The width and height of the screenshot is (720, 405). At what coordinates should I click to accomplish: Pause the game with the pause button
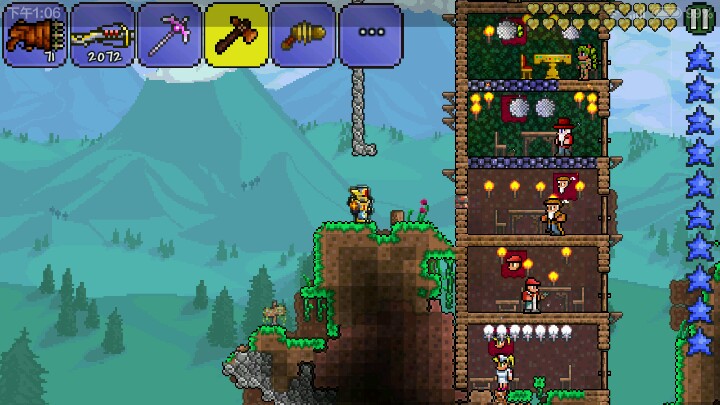(699, 16)
